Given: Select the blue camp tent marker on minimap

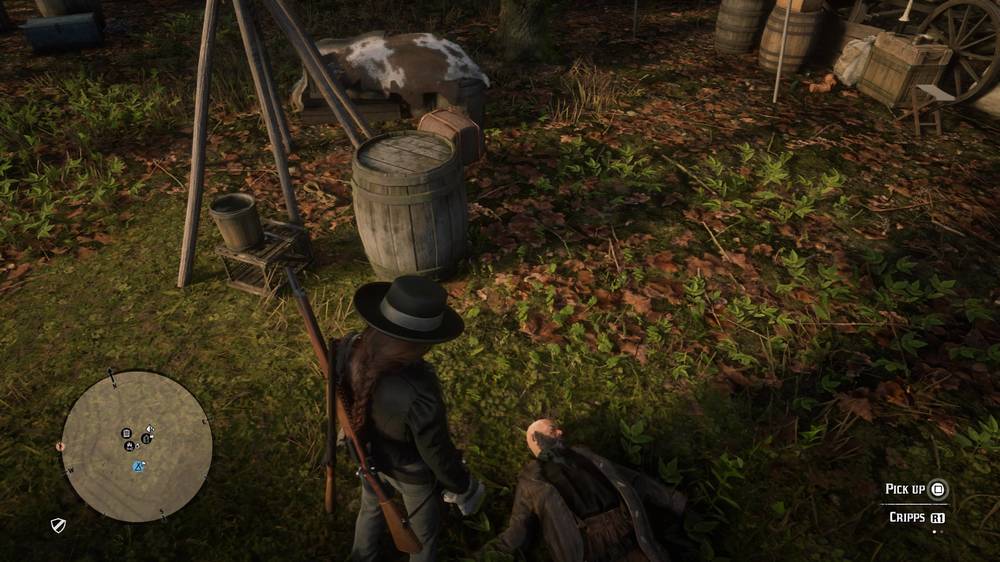Looking at the screenshot, I should (139, 466).
